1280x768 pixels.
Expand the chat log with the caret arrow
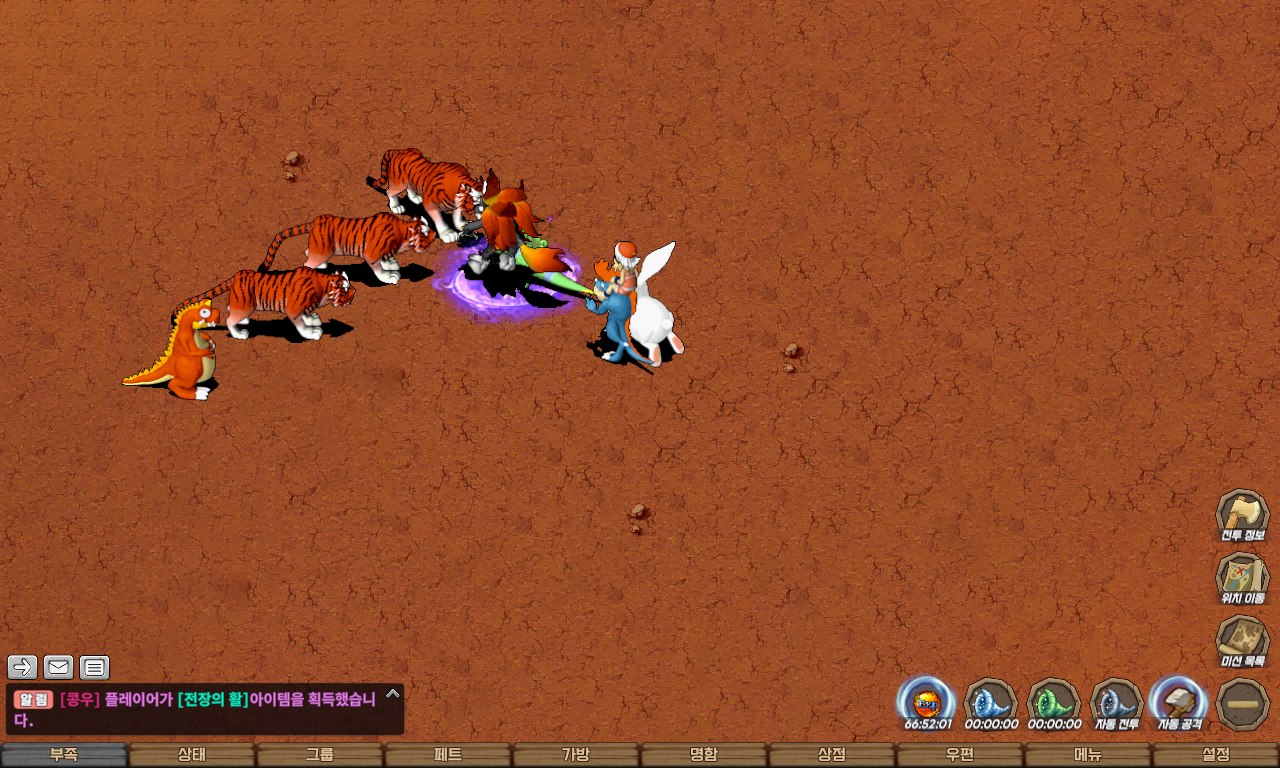tap(393, 693)
